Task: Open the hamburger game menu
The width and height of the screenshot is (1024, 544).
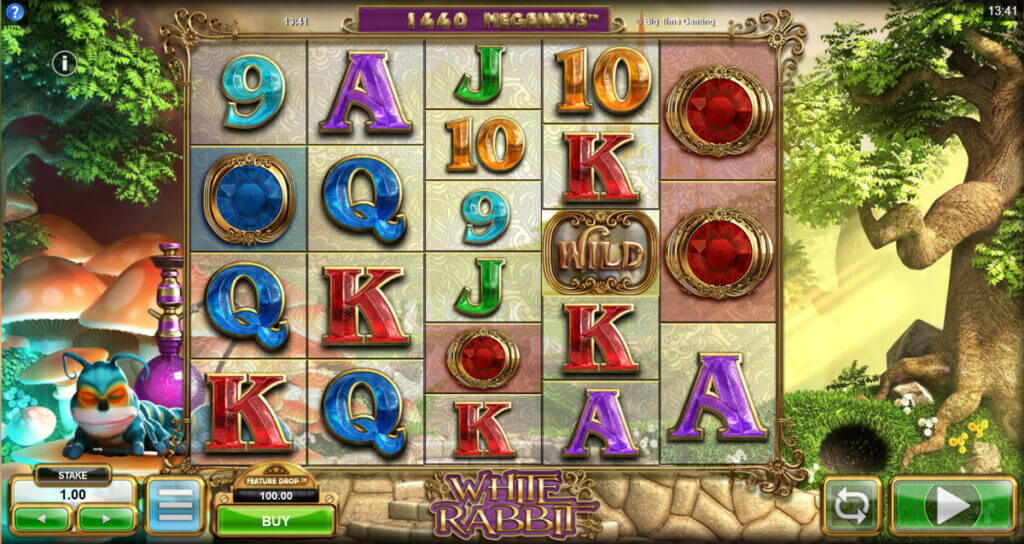Action: click(x=175, y=506)
